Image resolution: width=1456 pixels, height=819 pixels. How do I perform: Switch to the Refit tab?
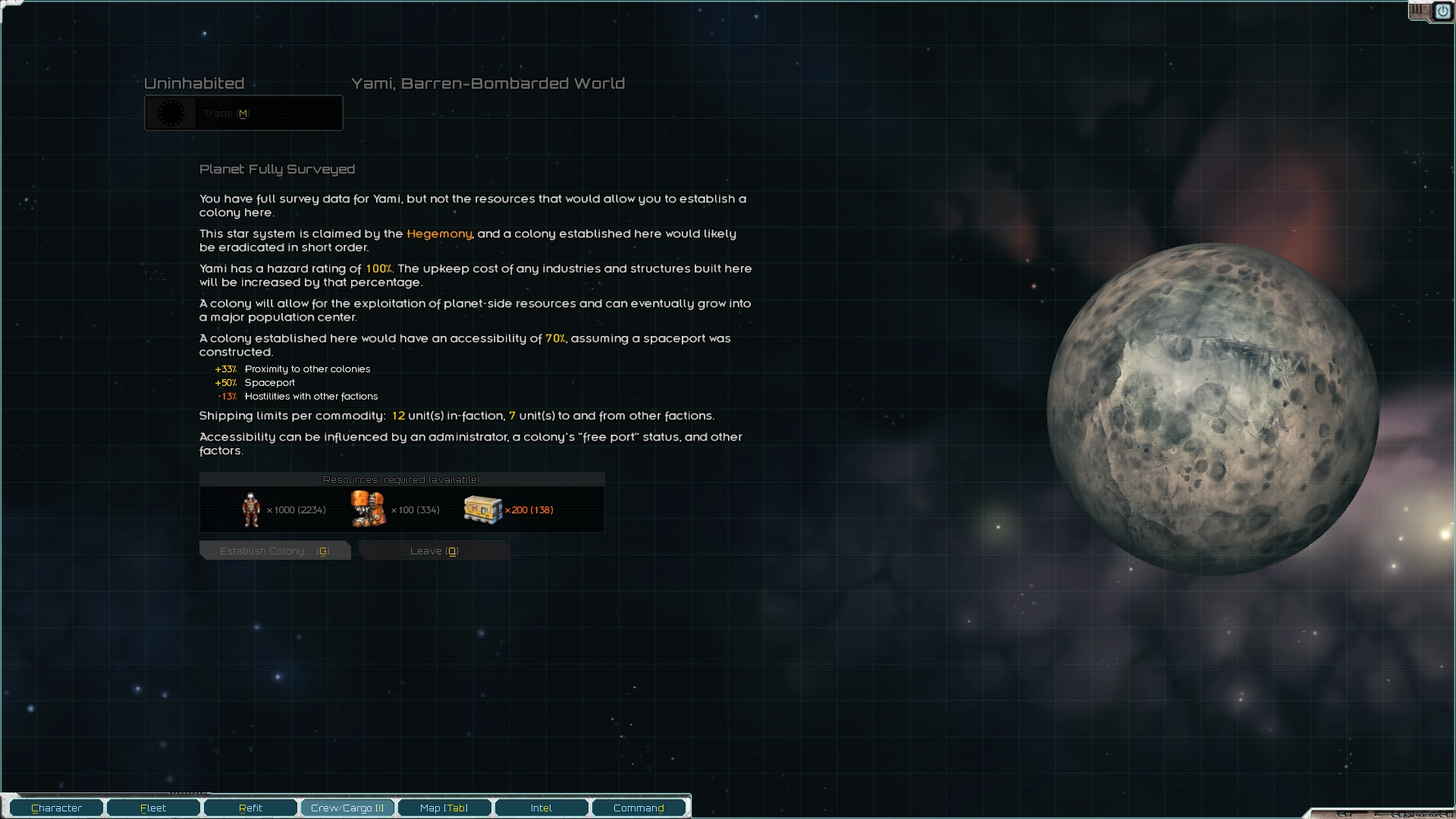[249, 808]
